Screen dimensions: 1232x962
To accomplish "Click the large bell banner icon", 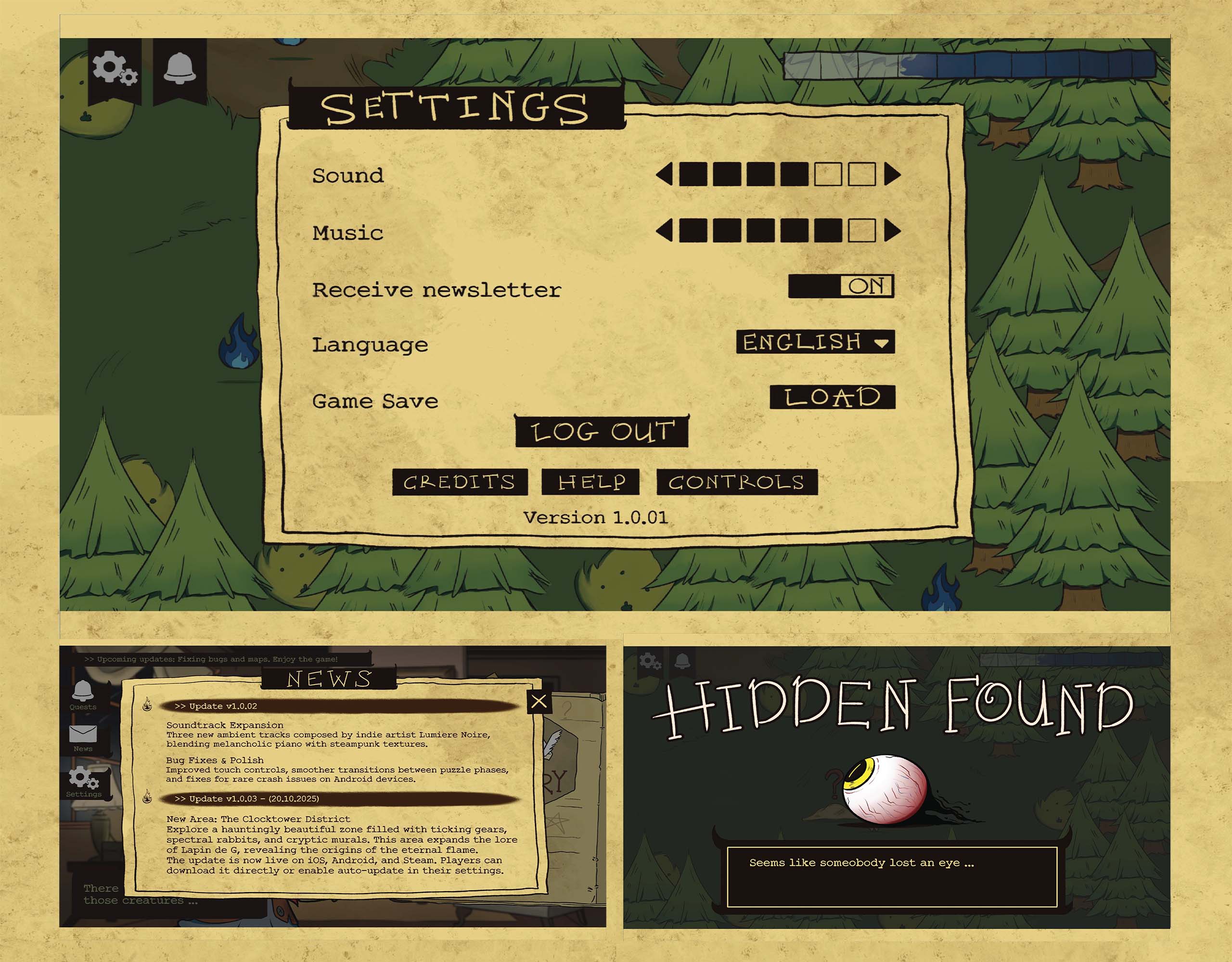I will coord(180,69).
